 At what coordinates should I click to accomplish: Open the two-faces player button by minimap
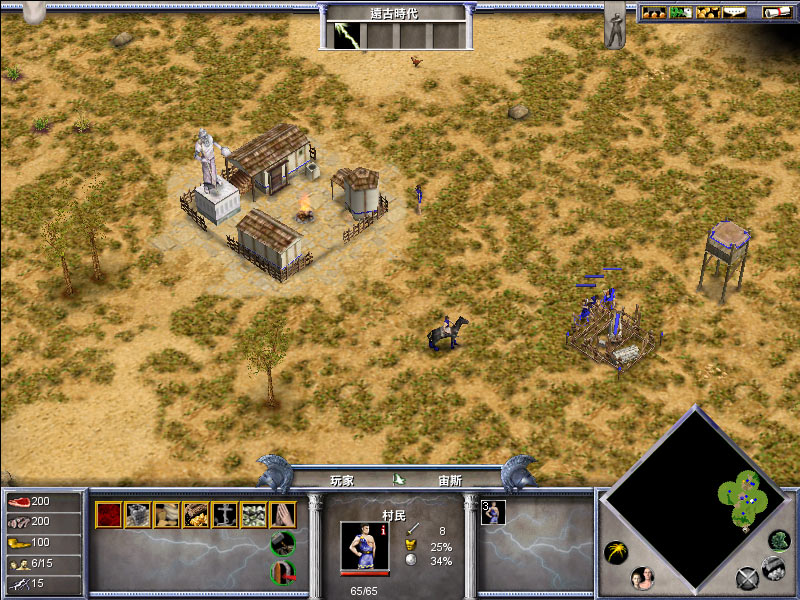point(642,578)
